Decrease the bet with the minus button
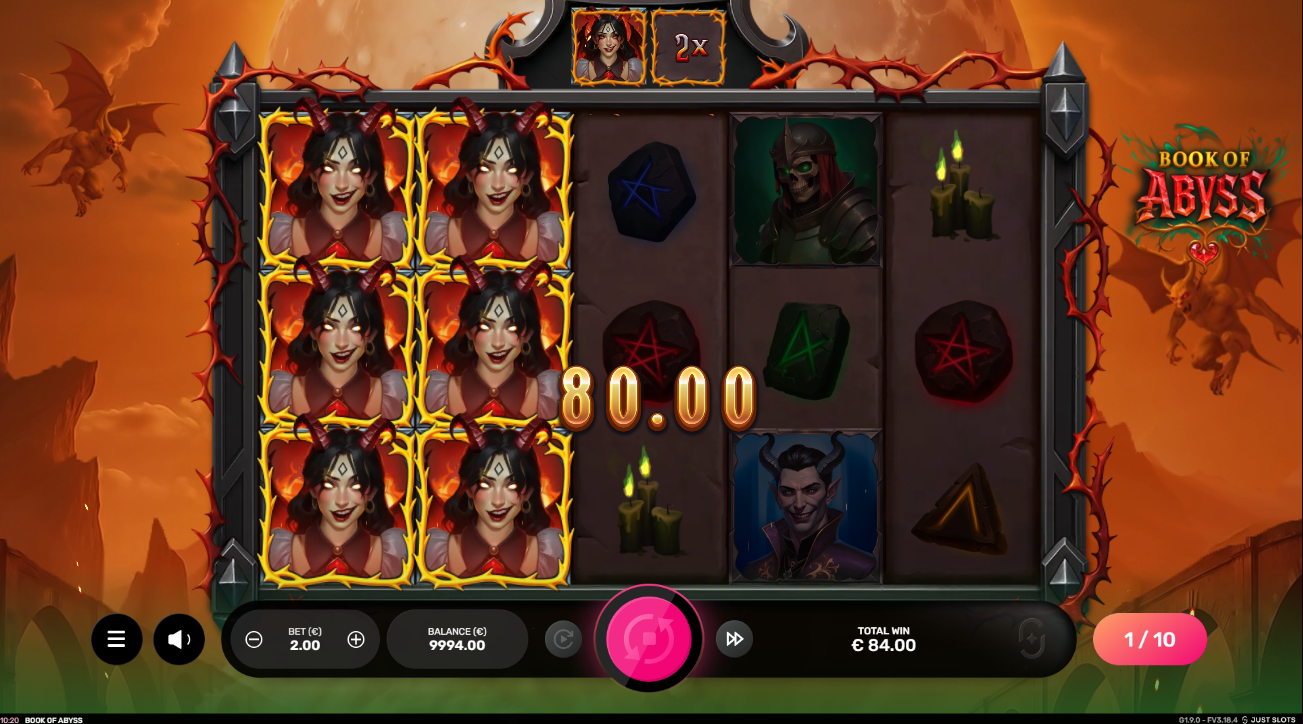The width and height of the screenshot is (1303, 724). pos(254,640)
